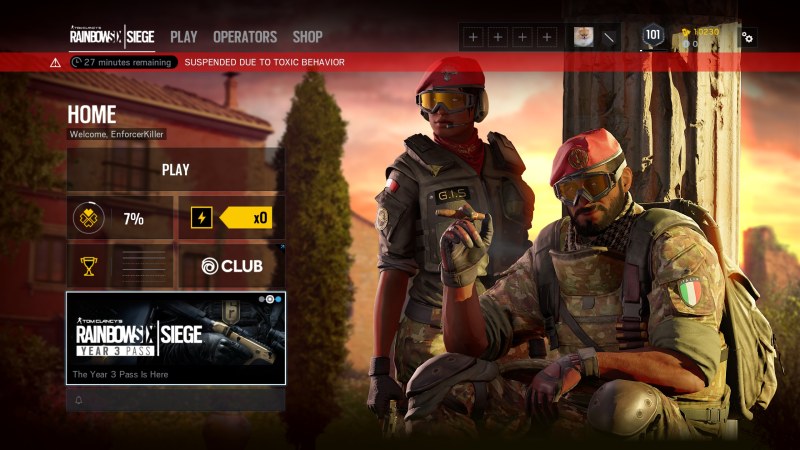
Task: Click the Renown currency balance
Action: pyautogui.click(x=702, y=31)
